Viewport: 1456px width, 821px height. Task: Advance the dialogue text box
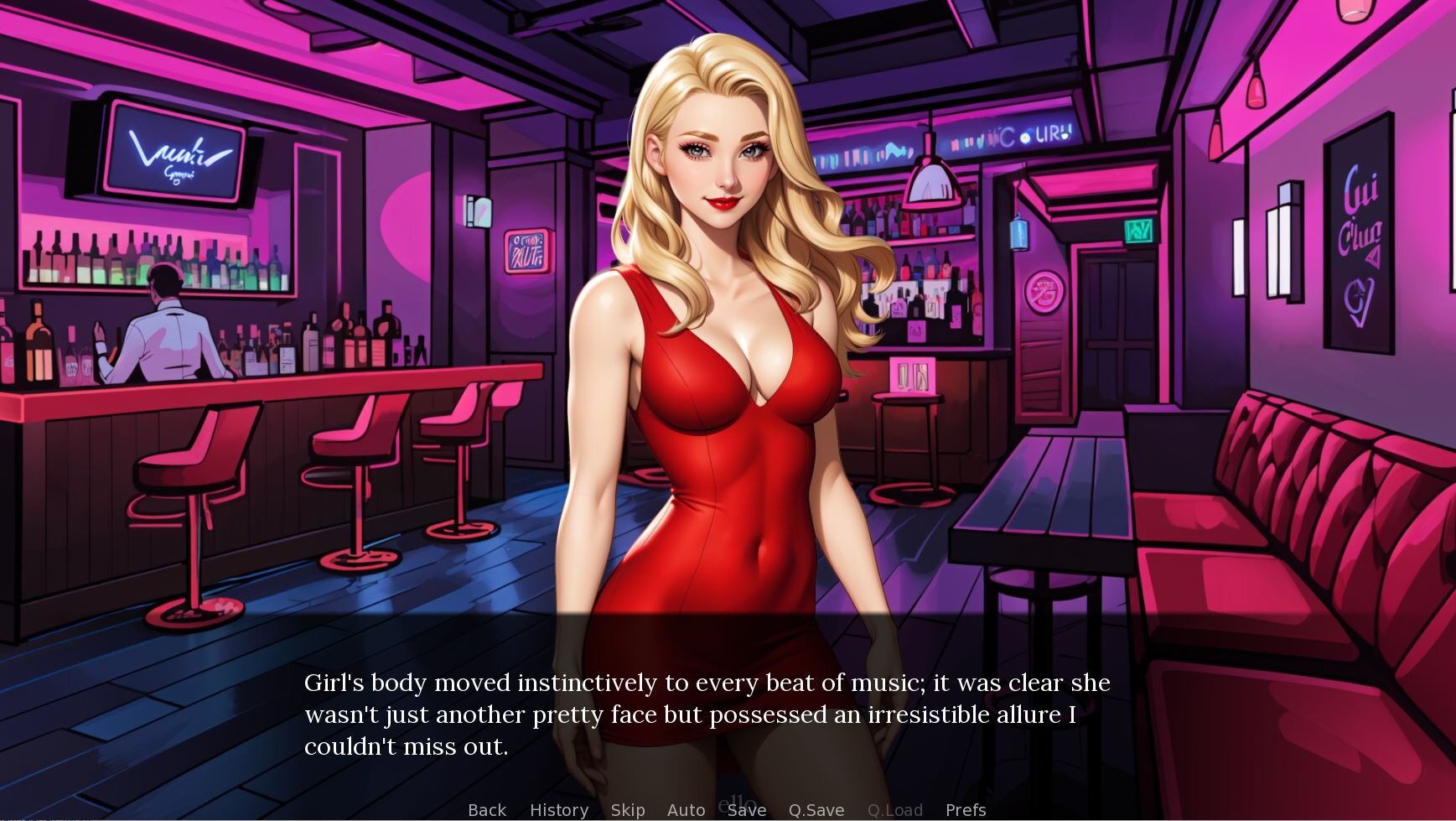tap(707, 714)
